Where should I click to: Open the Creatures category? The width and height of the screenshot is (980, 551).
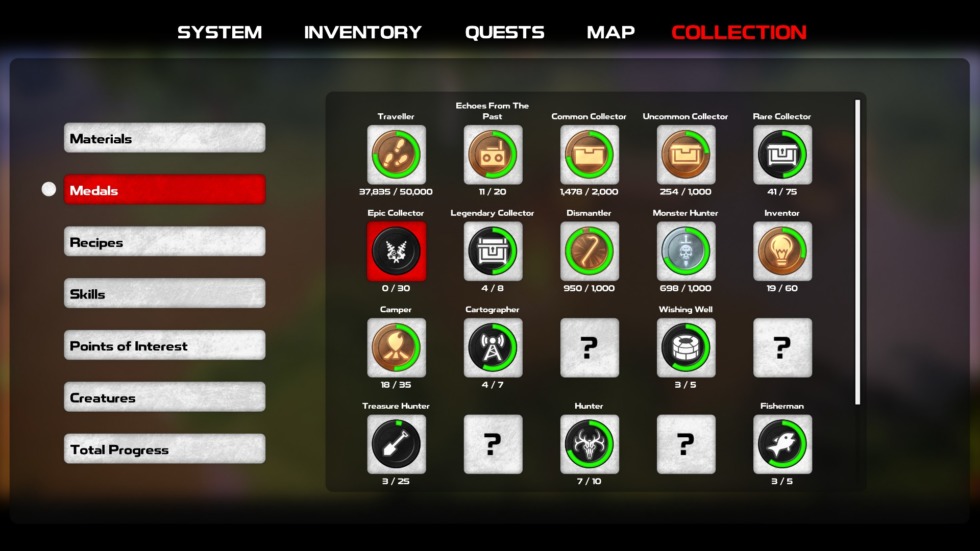pyautogui.click(x=164, y=398)
